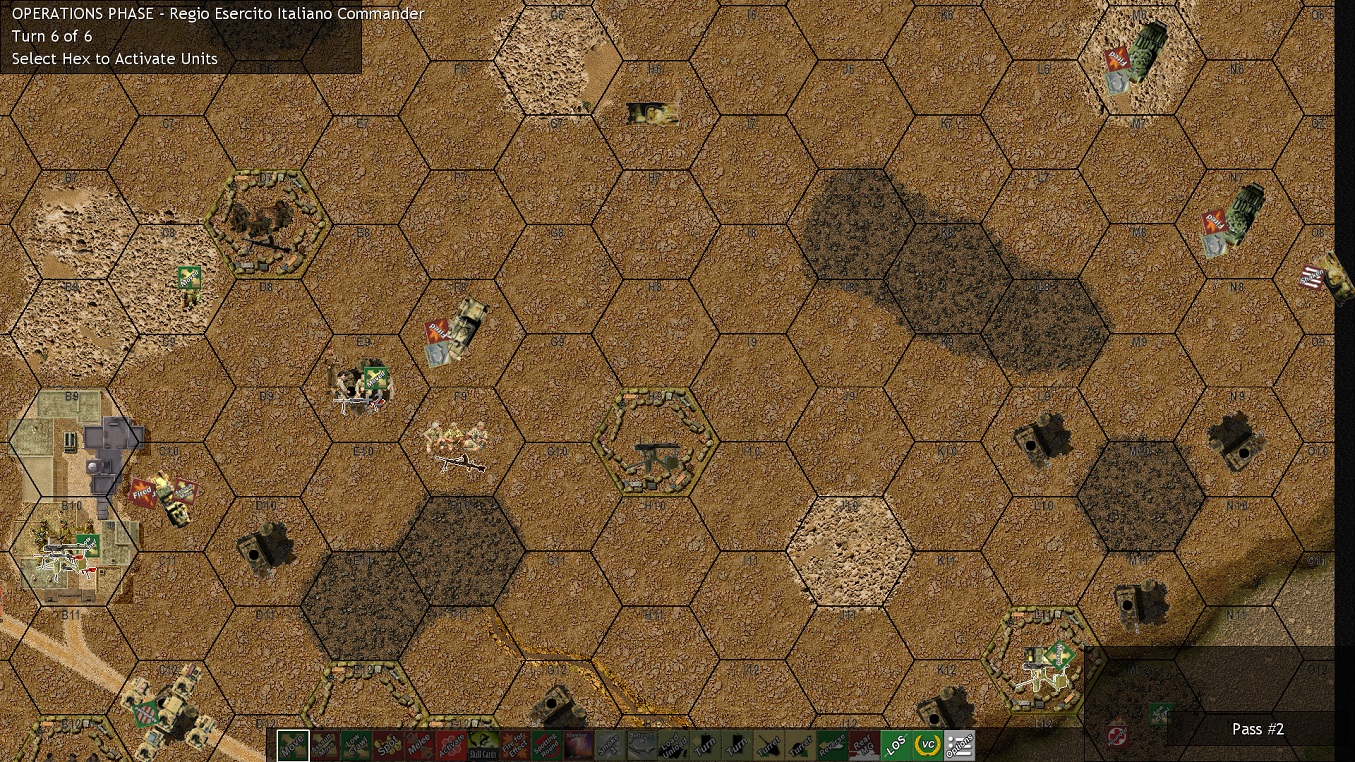Click the Pass #2 button
Image resolution: width=1355 pixels, height=762 pixels.
point(1257,729)
